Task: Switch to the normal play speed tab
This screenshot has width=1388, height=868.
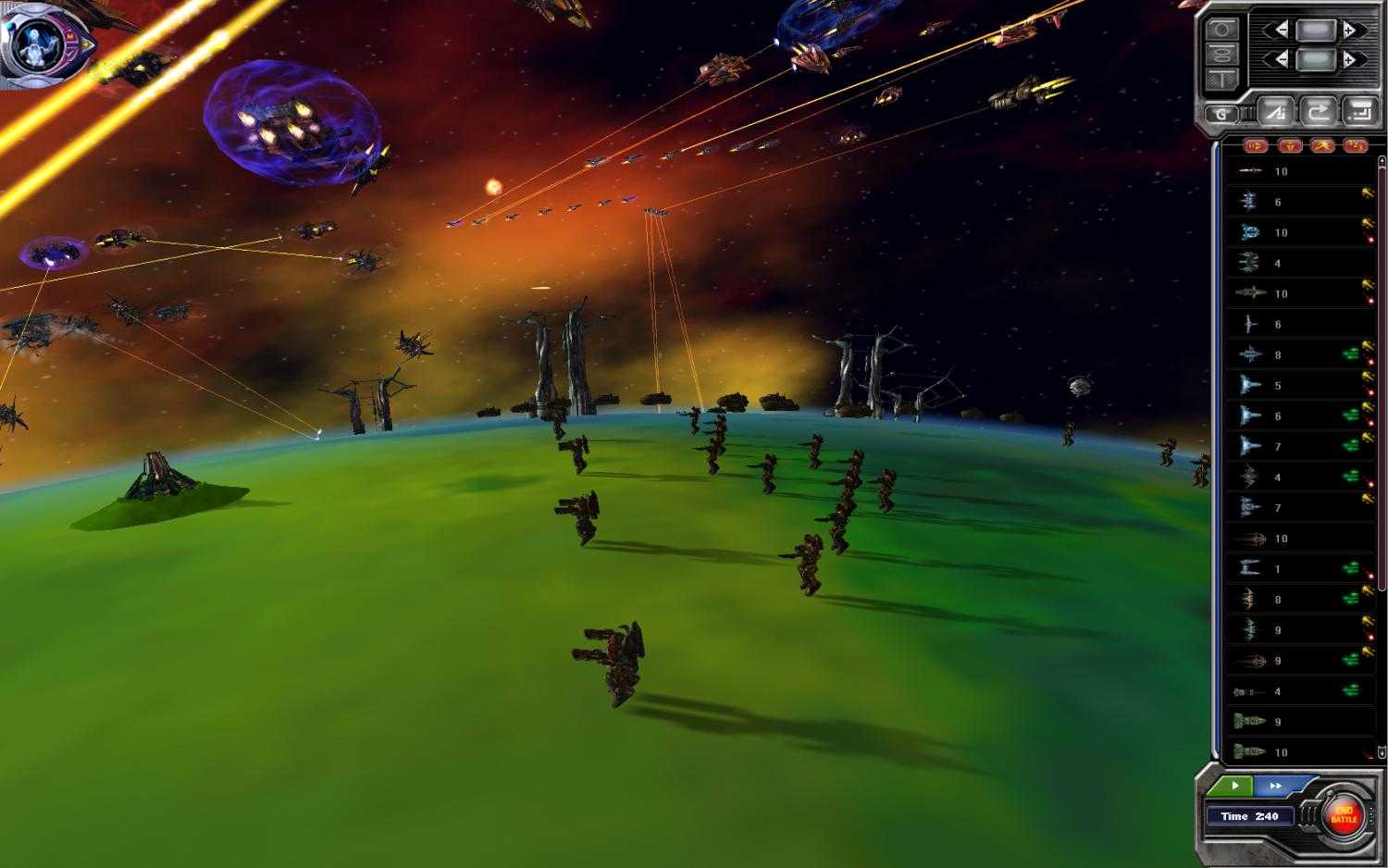Action: pos(1235,786)
